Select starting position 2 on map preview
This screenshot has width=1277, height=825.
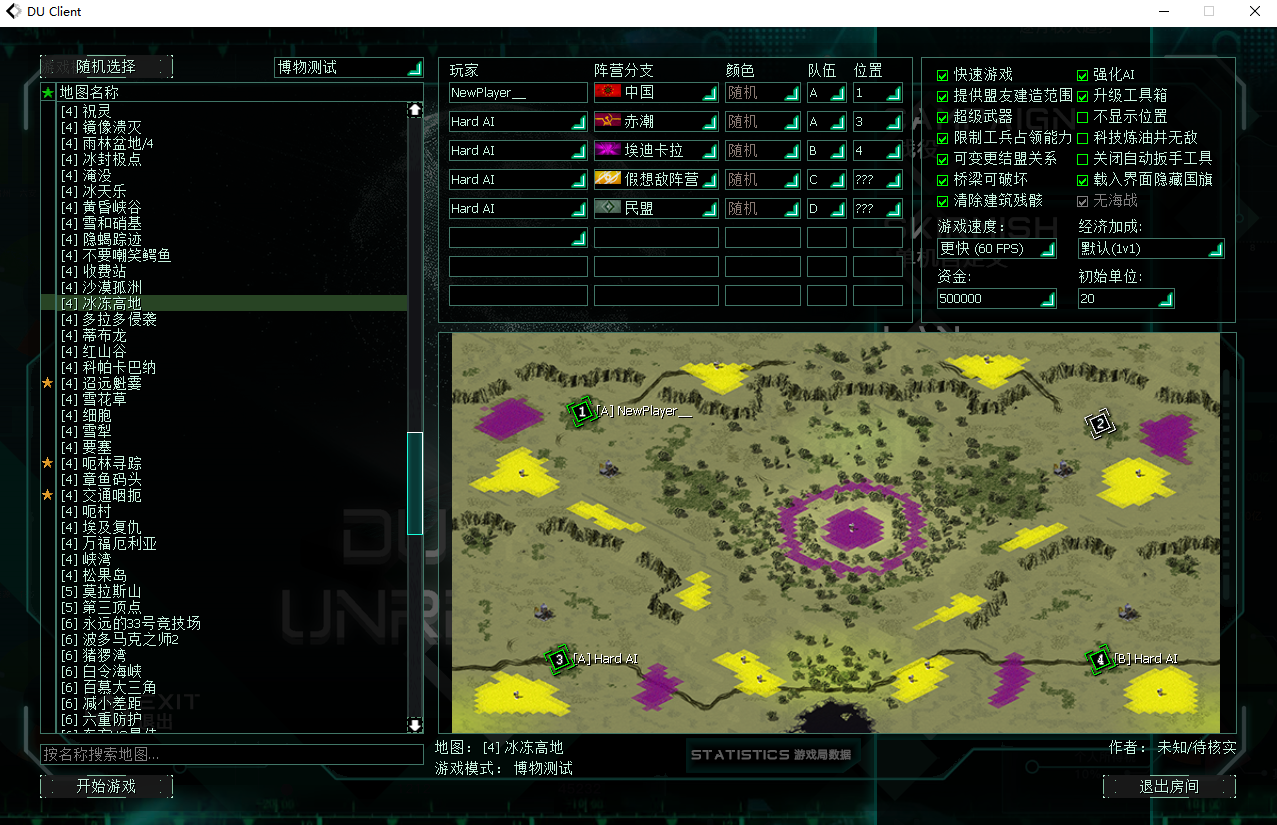[1099, 424]
